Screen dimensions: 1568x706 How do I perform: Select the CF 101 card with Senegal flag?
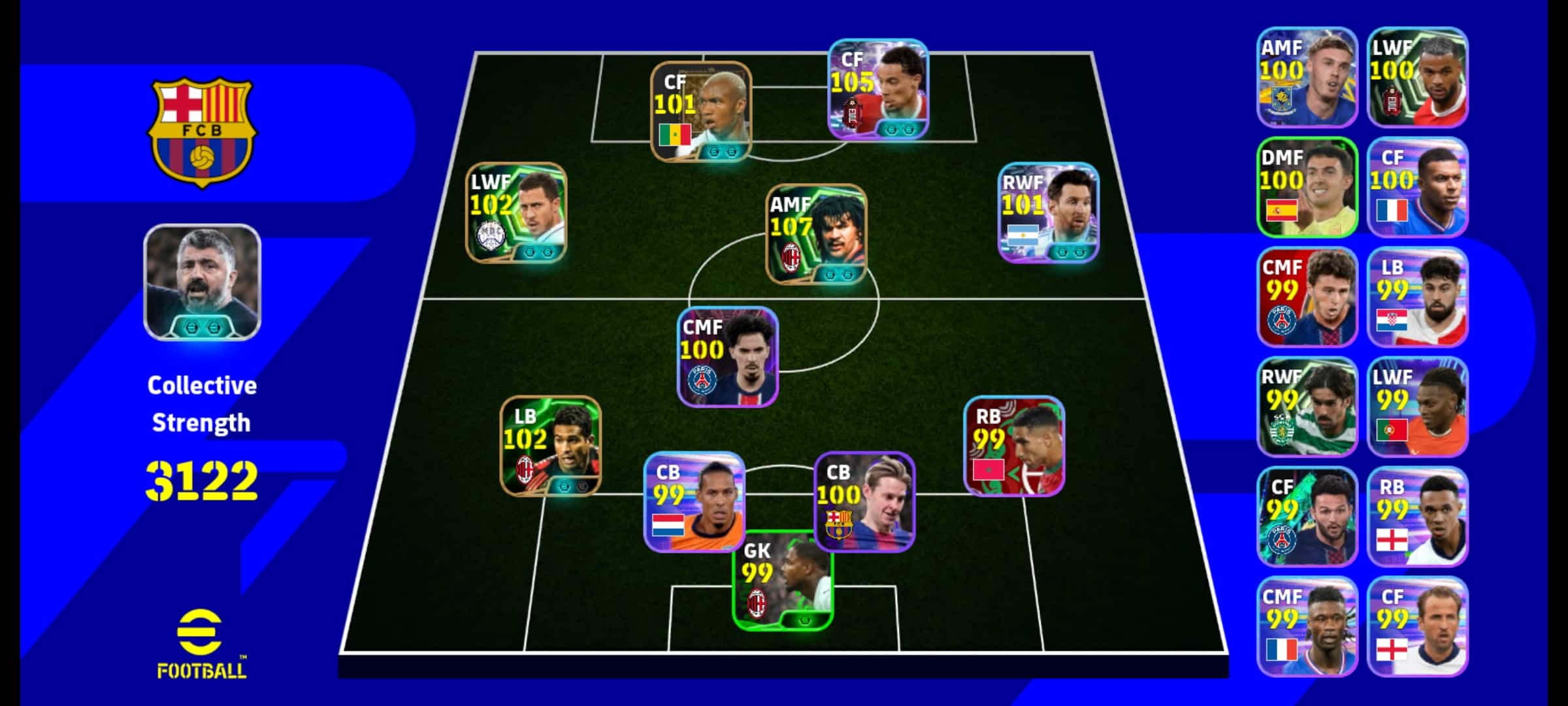click(701, 111)
